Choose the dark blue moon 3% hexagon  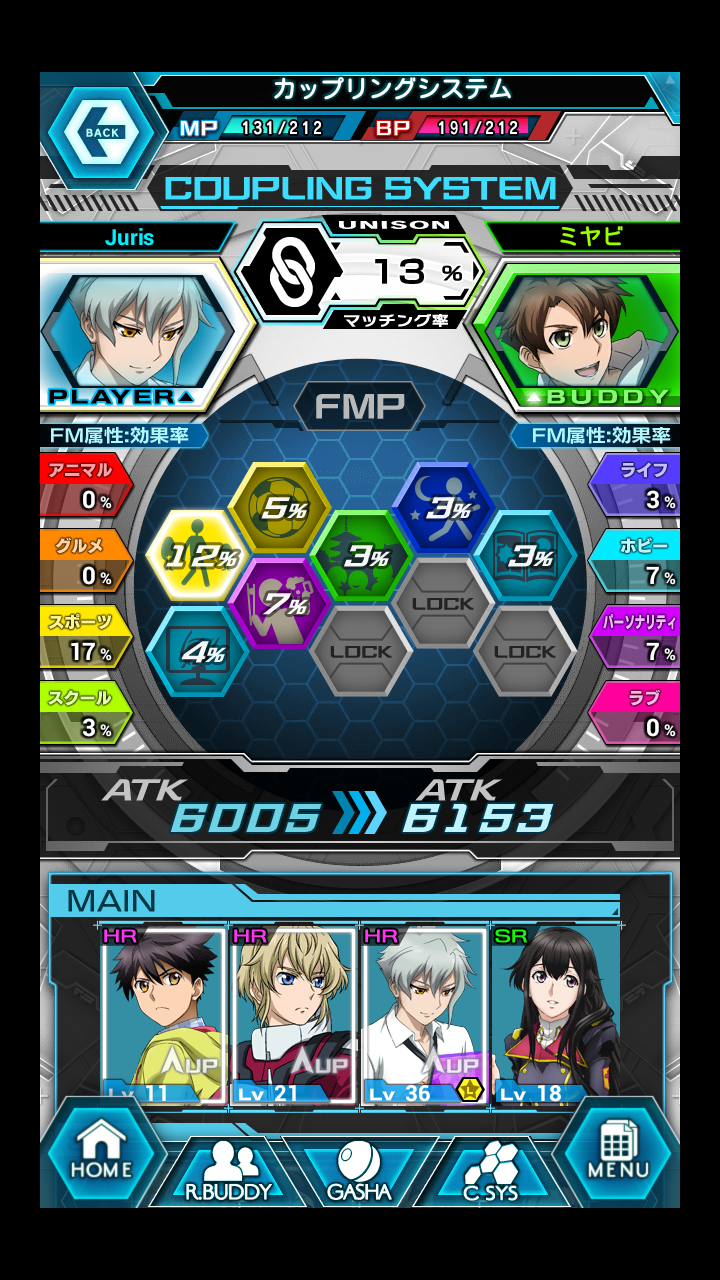coord(444,508)
